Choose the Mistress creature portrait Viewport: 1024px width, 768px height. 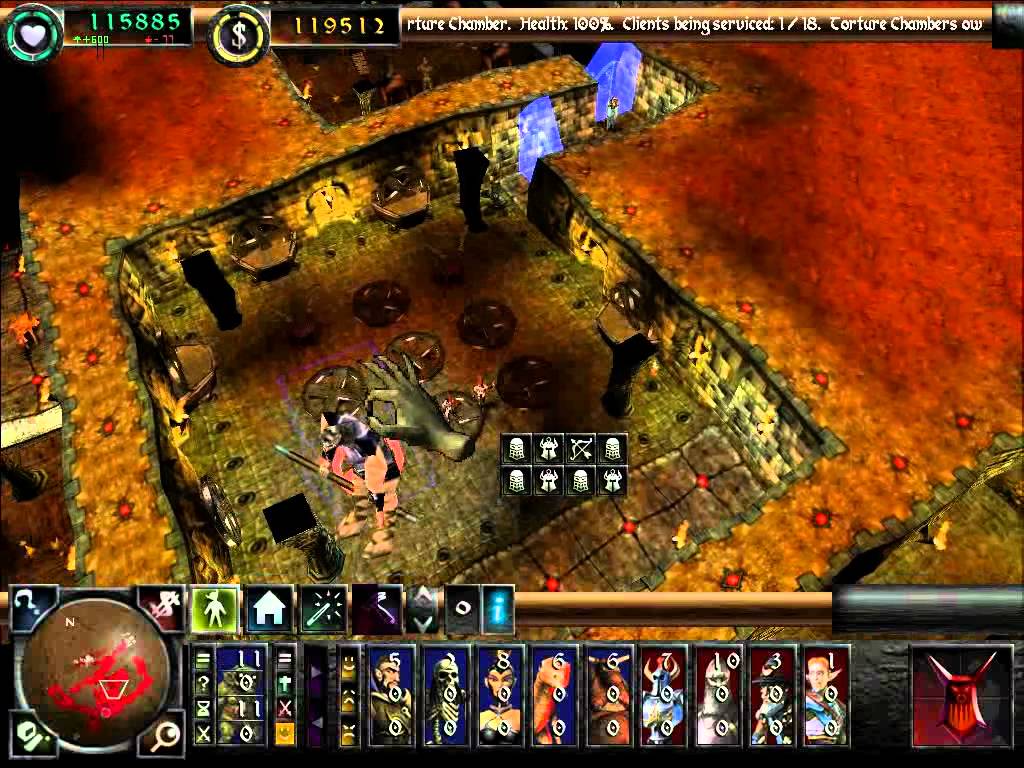click(x=501, y=697)
